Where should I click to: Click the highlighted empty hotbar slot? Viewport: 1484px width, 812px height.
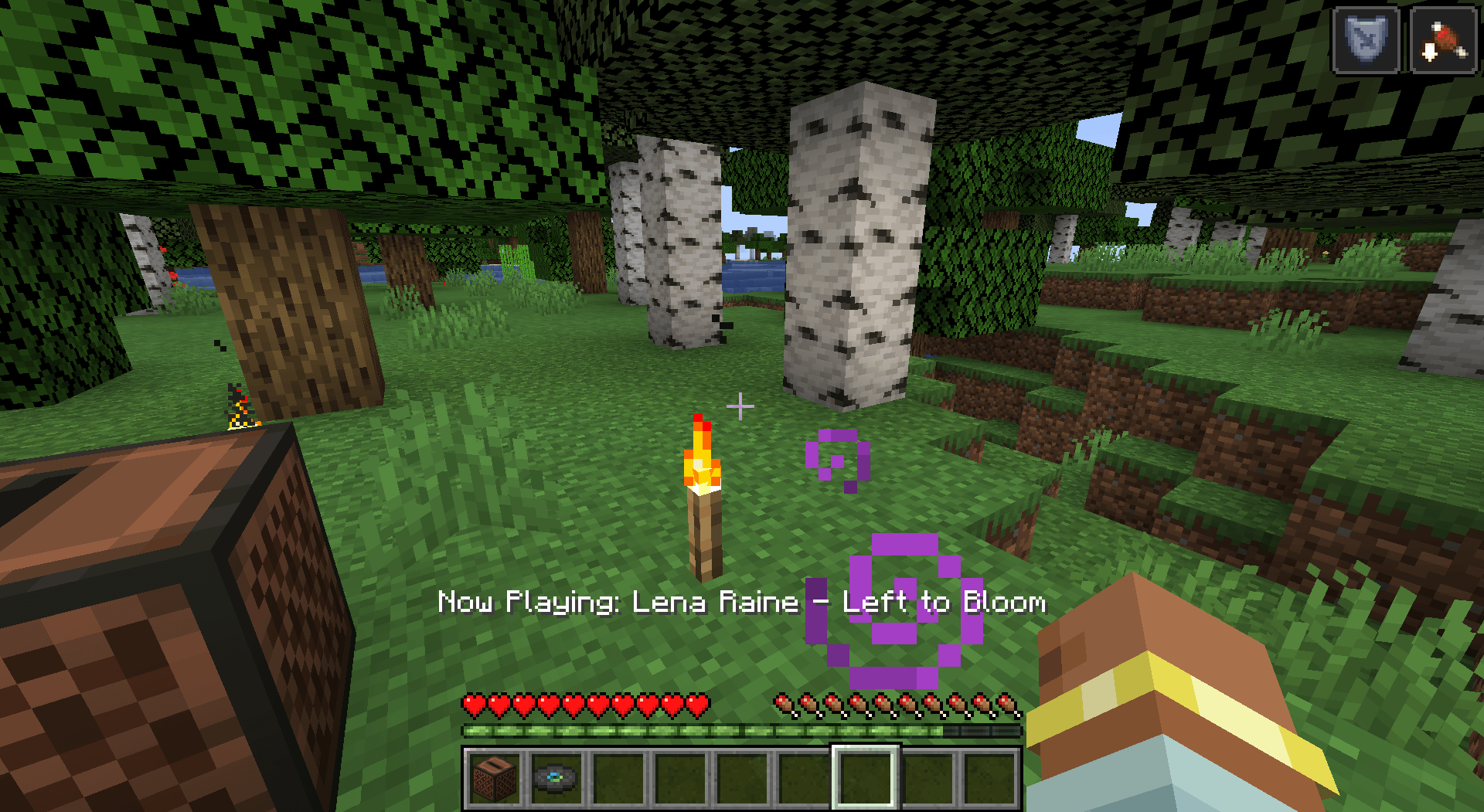pyautogui.click(x=866, y=778)
